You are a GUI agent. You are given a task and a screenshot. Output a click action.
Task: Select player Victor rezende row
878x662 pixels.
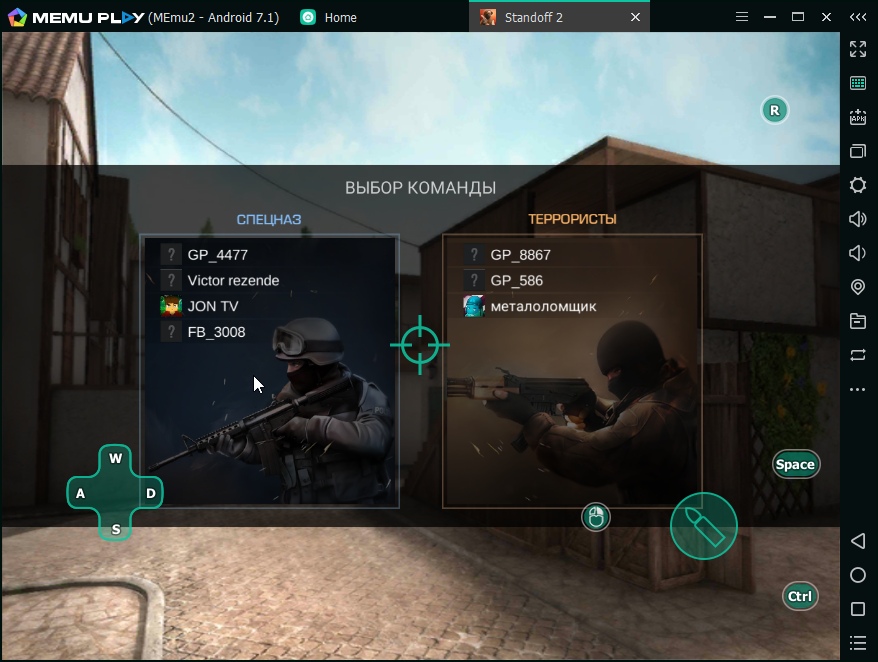pyautogui.click(x=233, y=281)
